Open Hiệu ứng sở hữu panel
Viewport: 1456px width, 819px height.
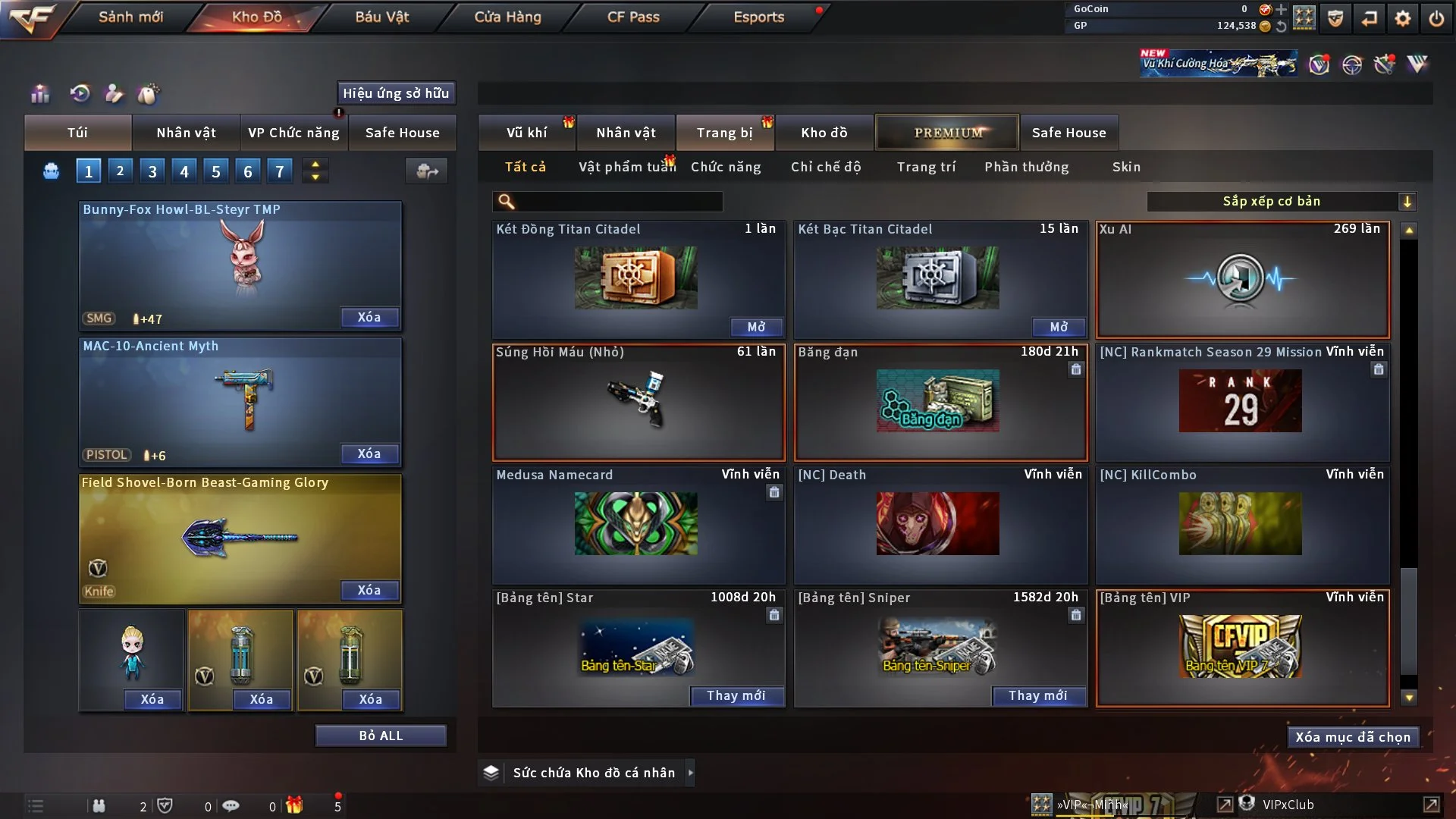[396, 93]
